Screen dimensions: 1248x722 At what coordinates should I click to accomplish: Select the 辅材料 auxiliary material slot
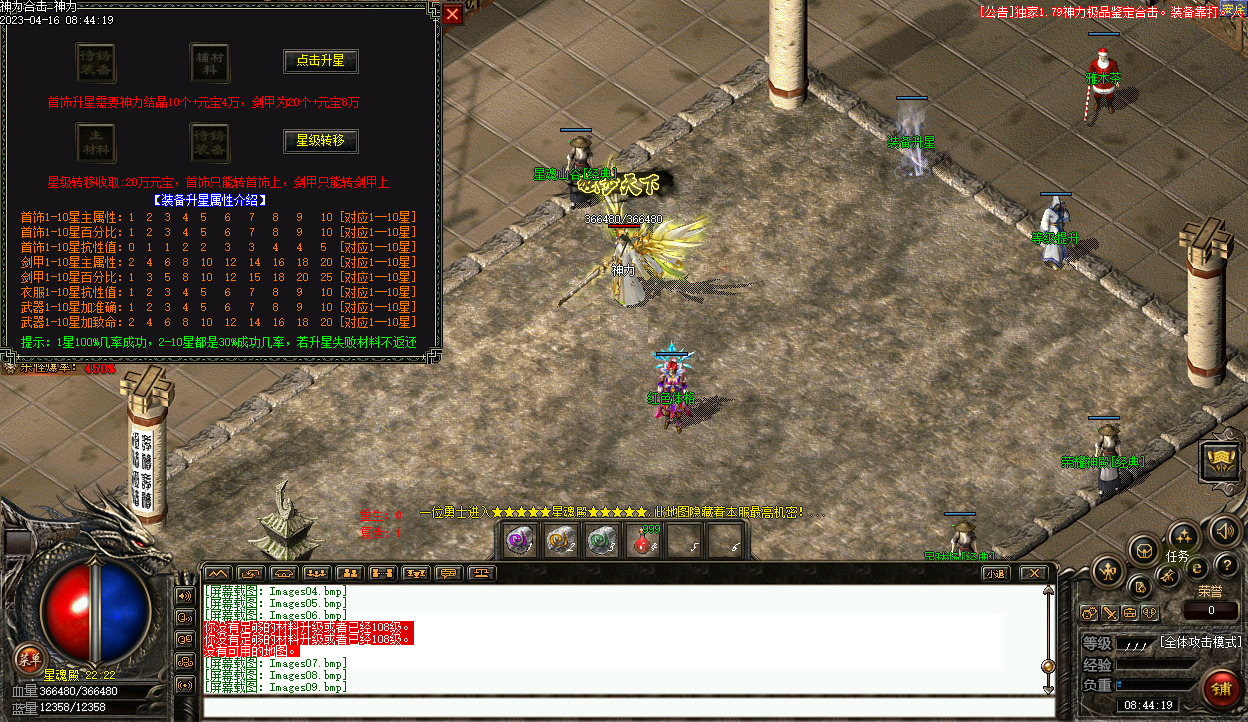210,62
